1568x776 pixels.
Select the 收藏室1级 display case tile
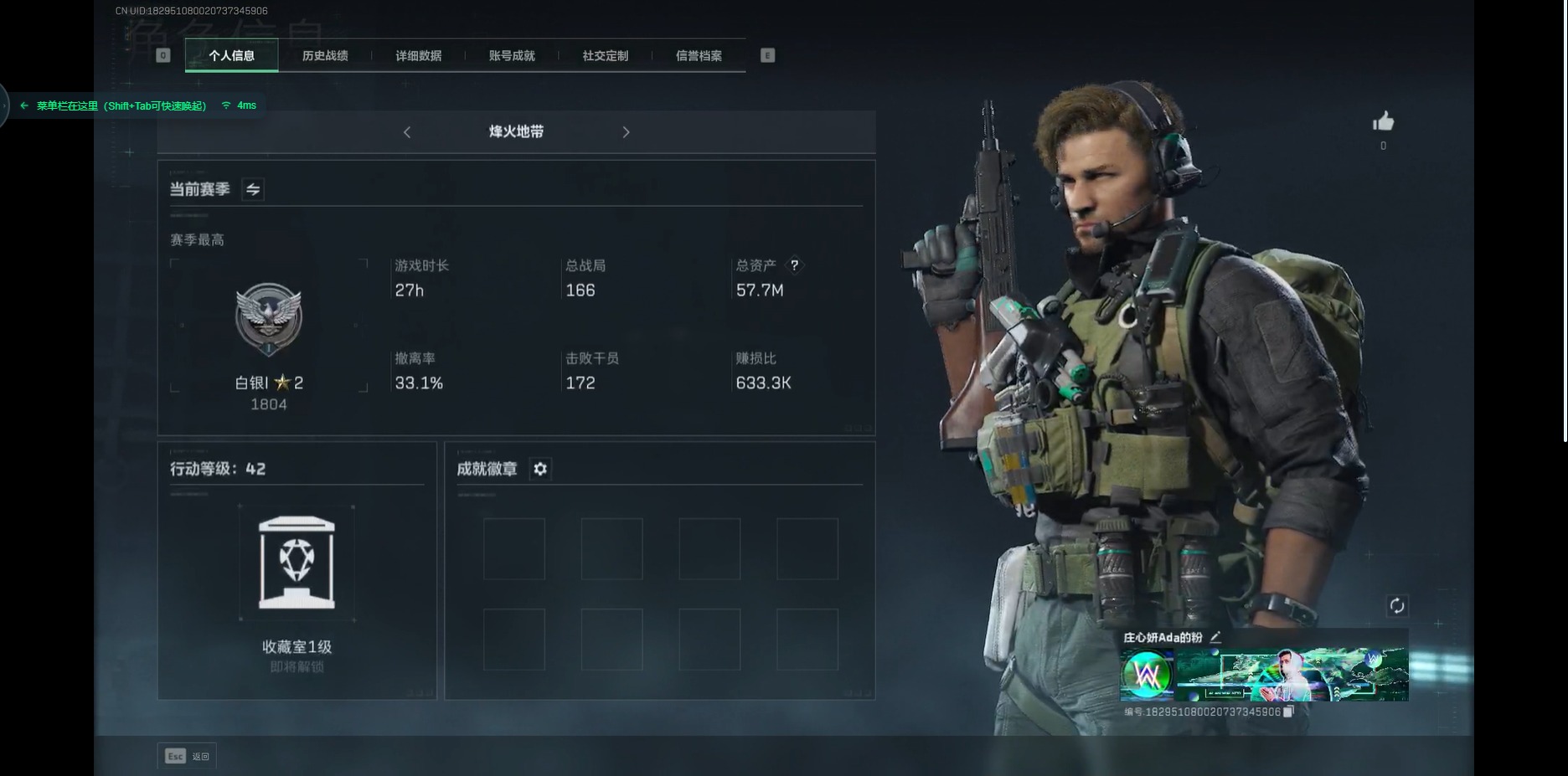pos(297,563)
